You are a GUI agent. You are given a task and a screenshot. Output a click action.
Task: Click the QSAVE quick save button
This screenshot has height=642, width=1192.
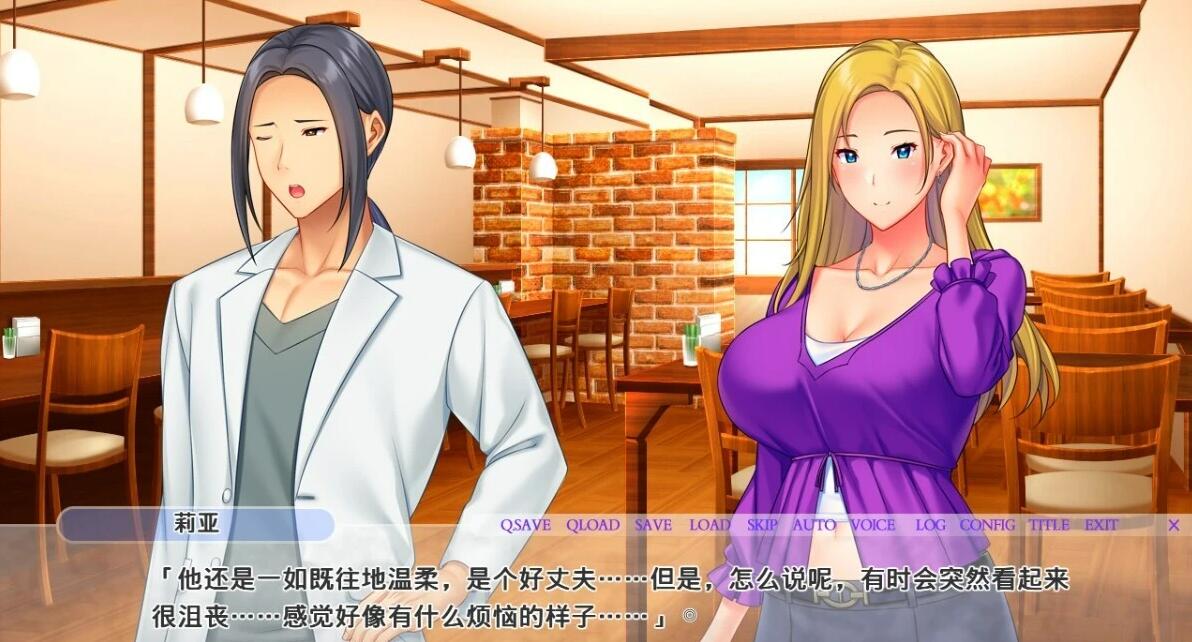525,525
